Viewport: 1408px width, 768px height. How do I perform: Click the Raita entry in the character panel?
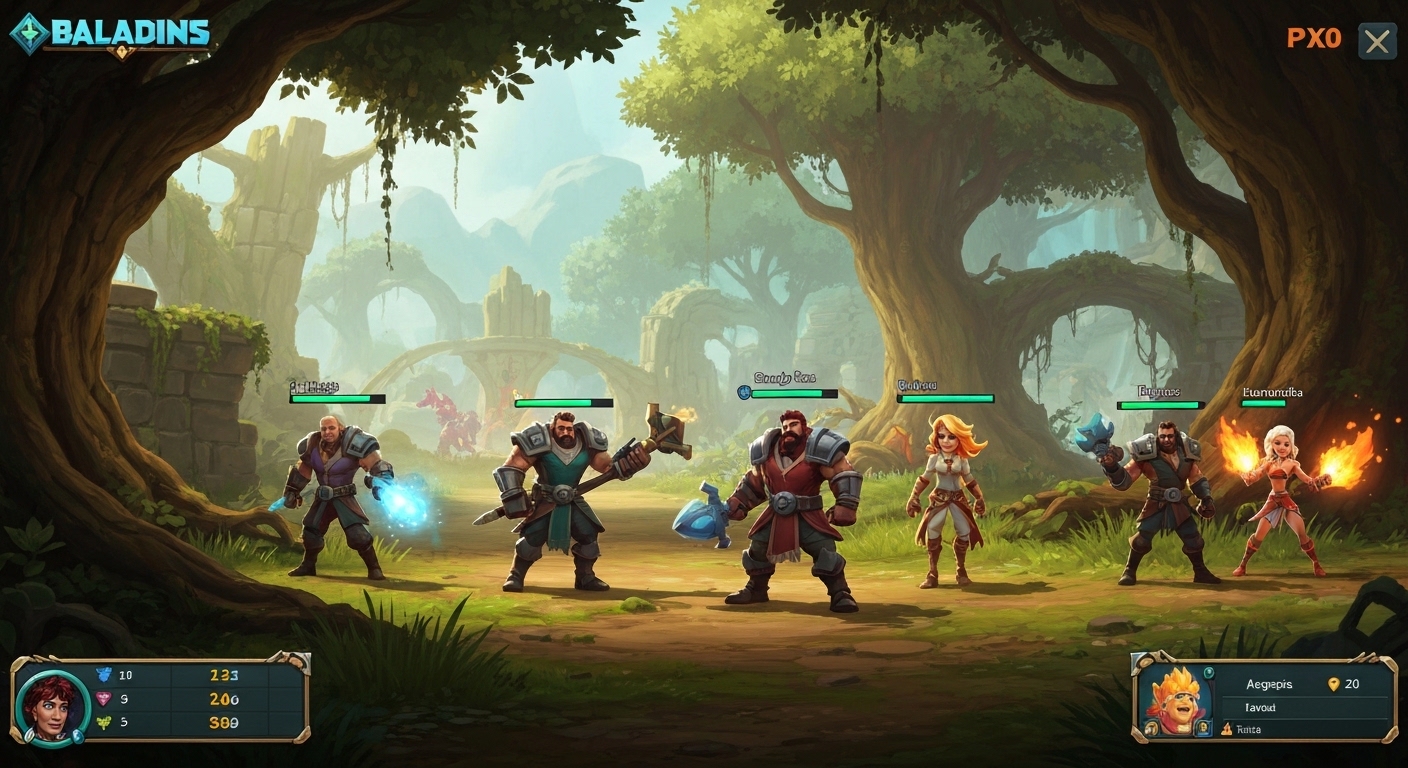point(1250,729)
